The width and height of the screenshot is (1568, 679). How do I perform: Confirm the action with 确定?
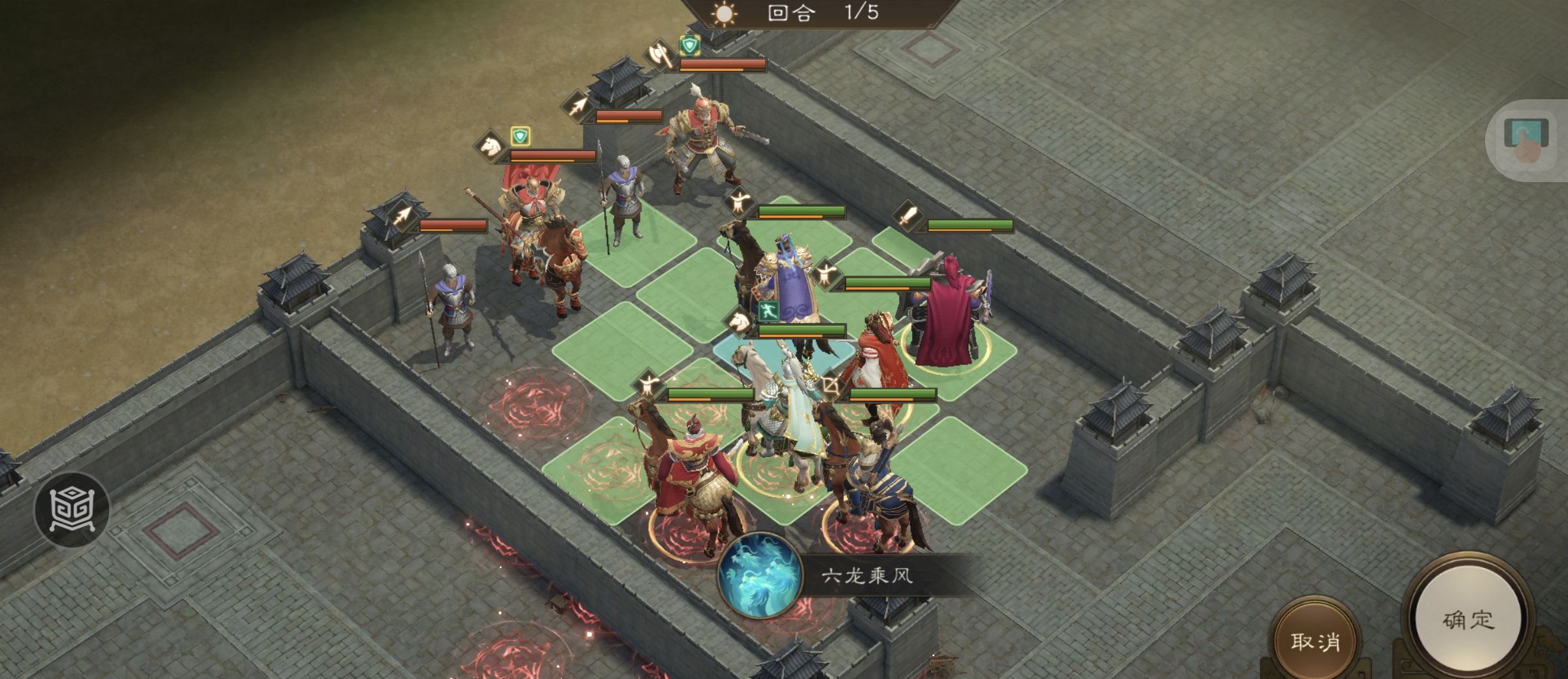(1467, 619)
